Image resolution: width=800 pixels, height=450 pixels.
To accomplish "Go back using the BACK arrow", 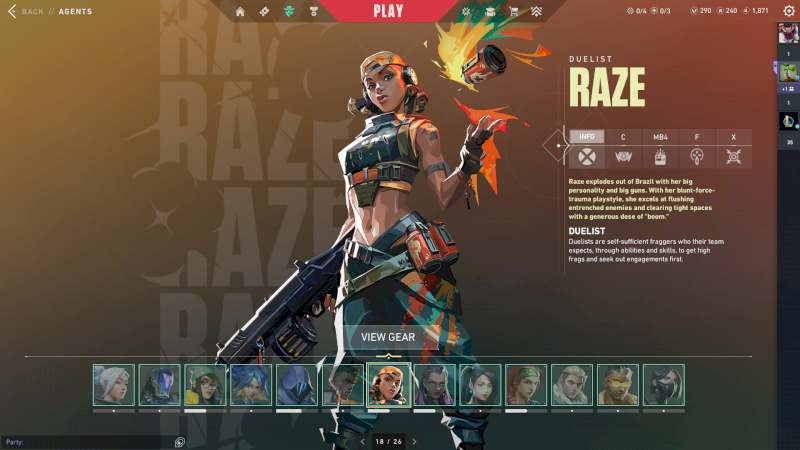I will click(x=13, y=11).
